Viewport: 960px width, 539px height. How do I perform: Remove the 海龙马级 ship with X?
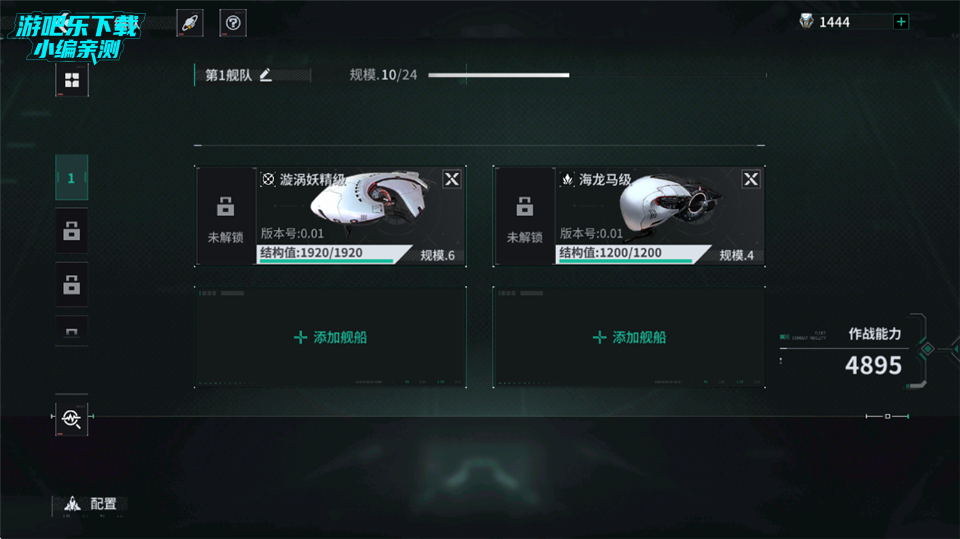point(751,179)
